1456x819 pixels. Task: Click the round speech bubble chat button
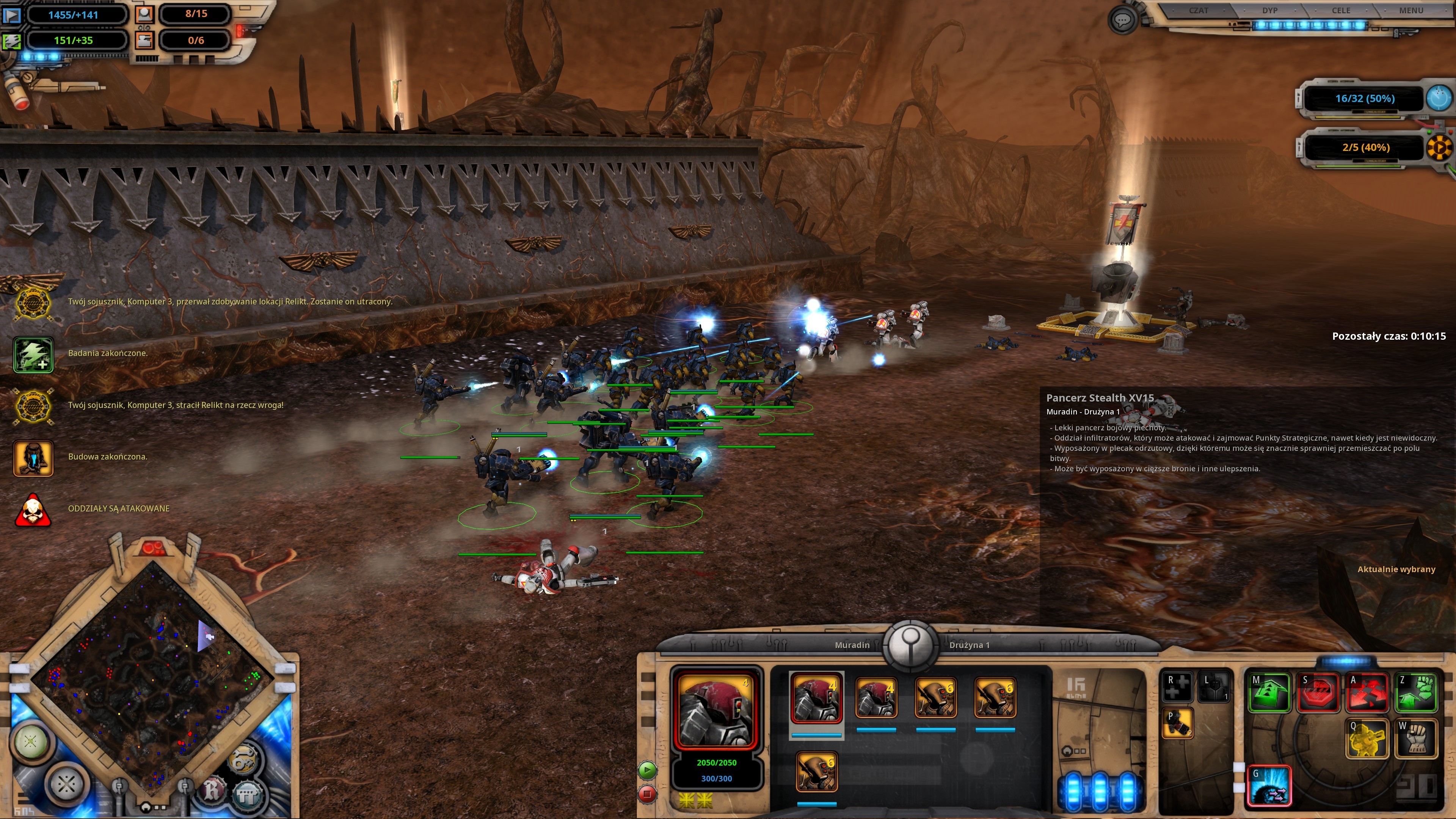point(1122,21)
